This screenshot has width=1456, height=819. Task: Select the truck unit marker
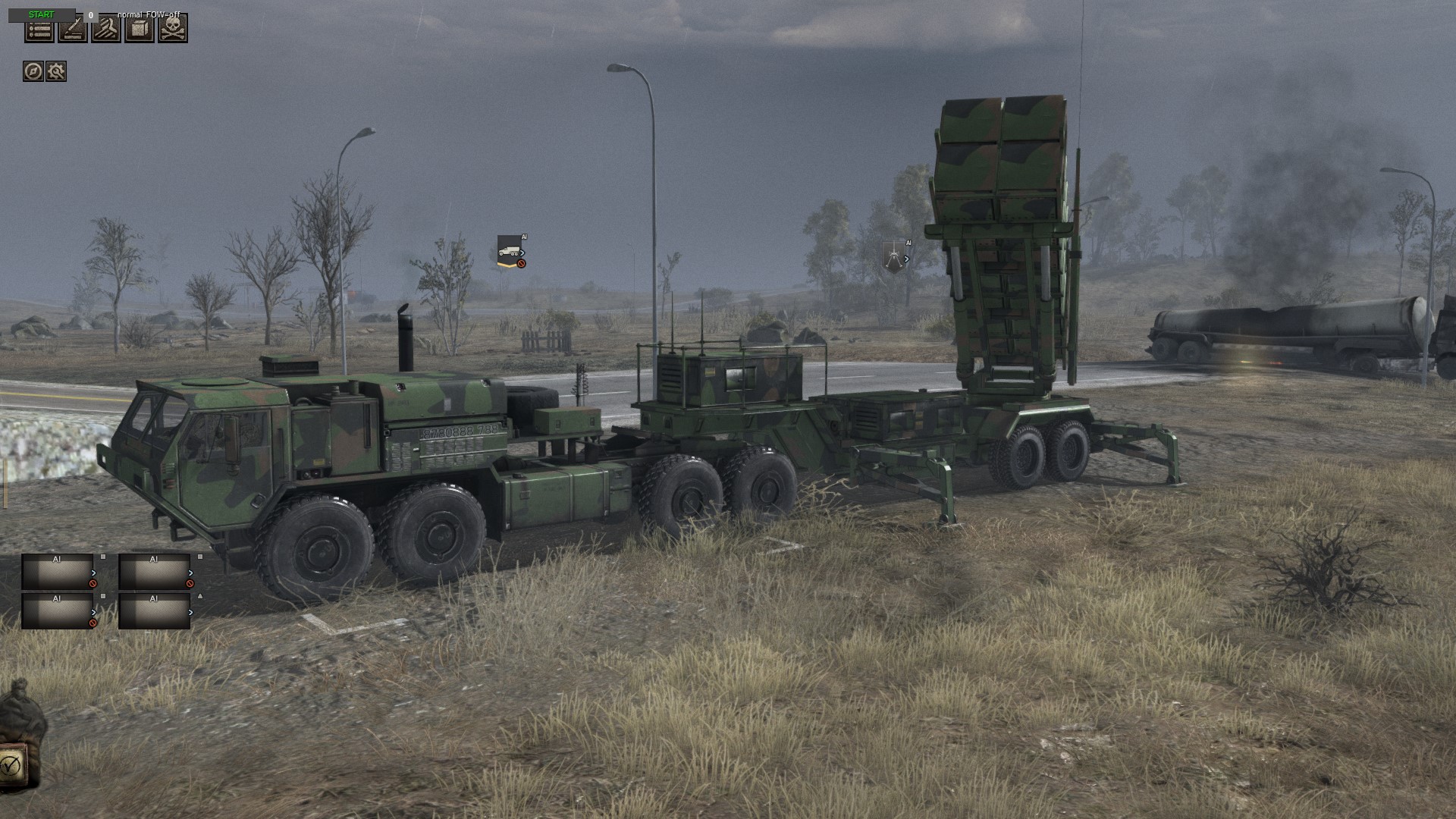click(x=510, y=250)
